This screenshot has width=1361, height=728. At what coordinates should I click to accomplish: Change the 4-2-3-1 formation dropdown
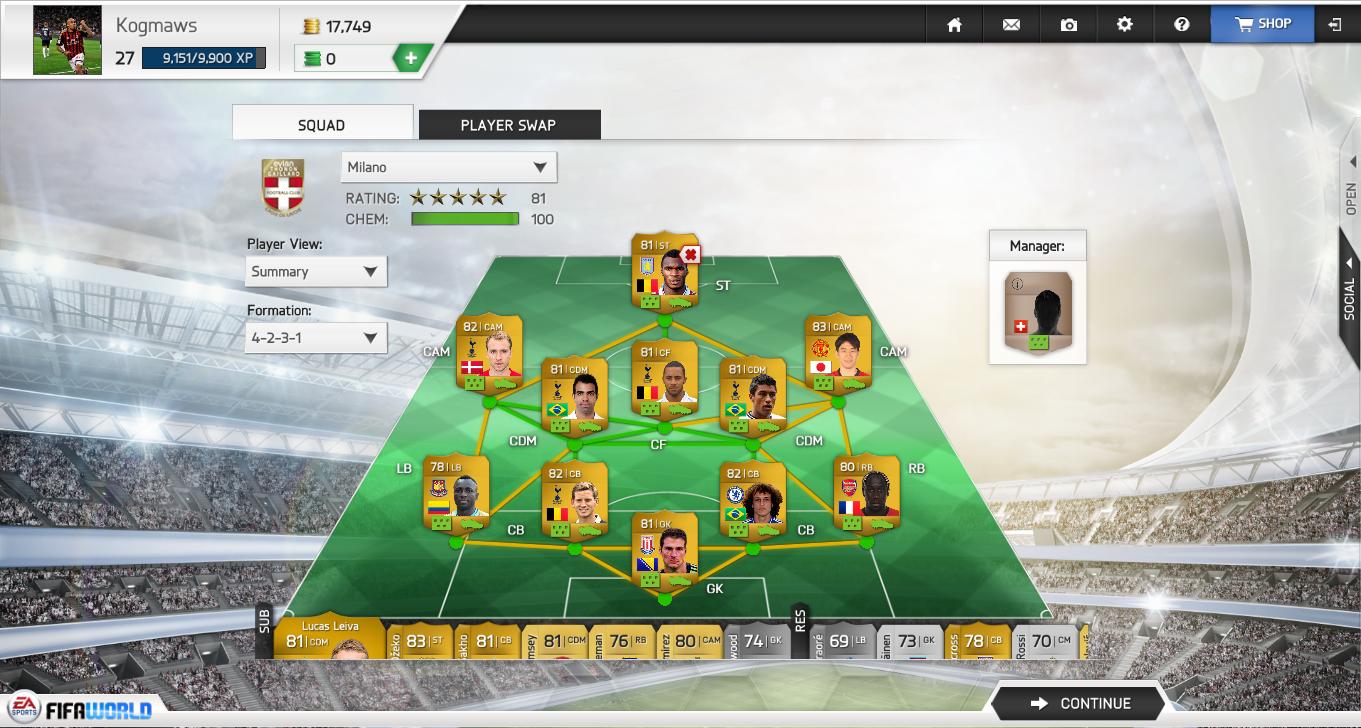[316, 338]
